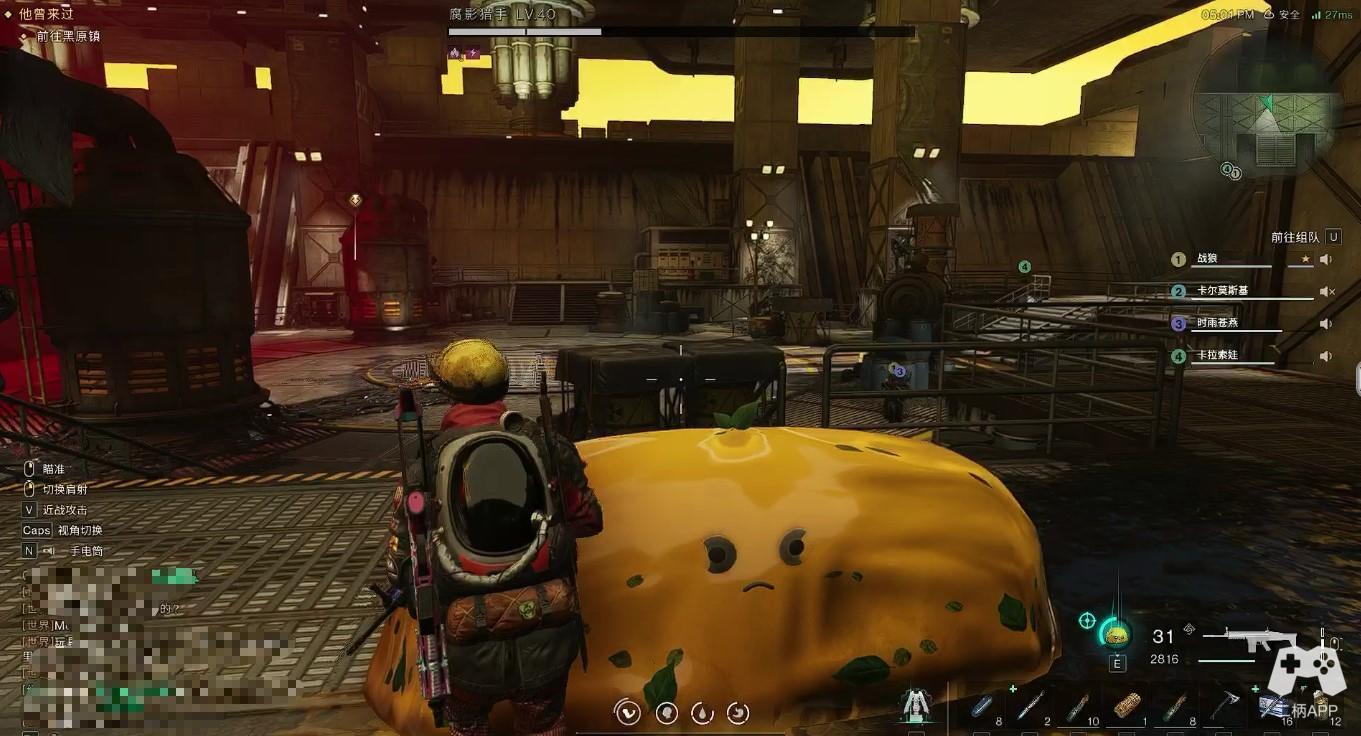
Task: Toggle 卡拉索娃's voice speaker icon
Action: 1326,356
